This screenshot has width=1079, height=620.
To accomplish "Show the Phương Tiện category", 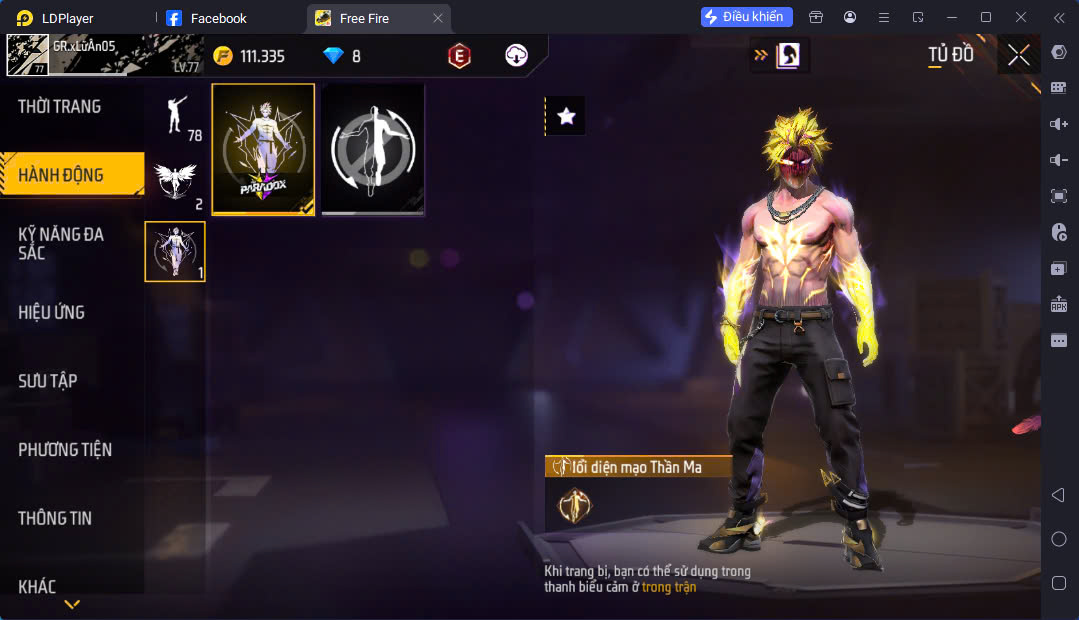I will point(65,450).
